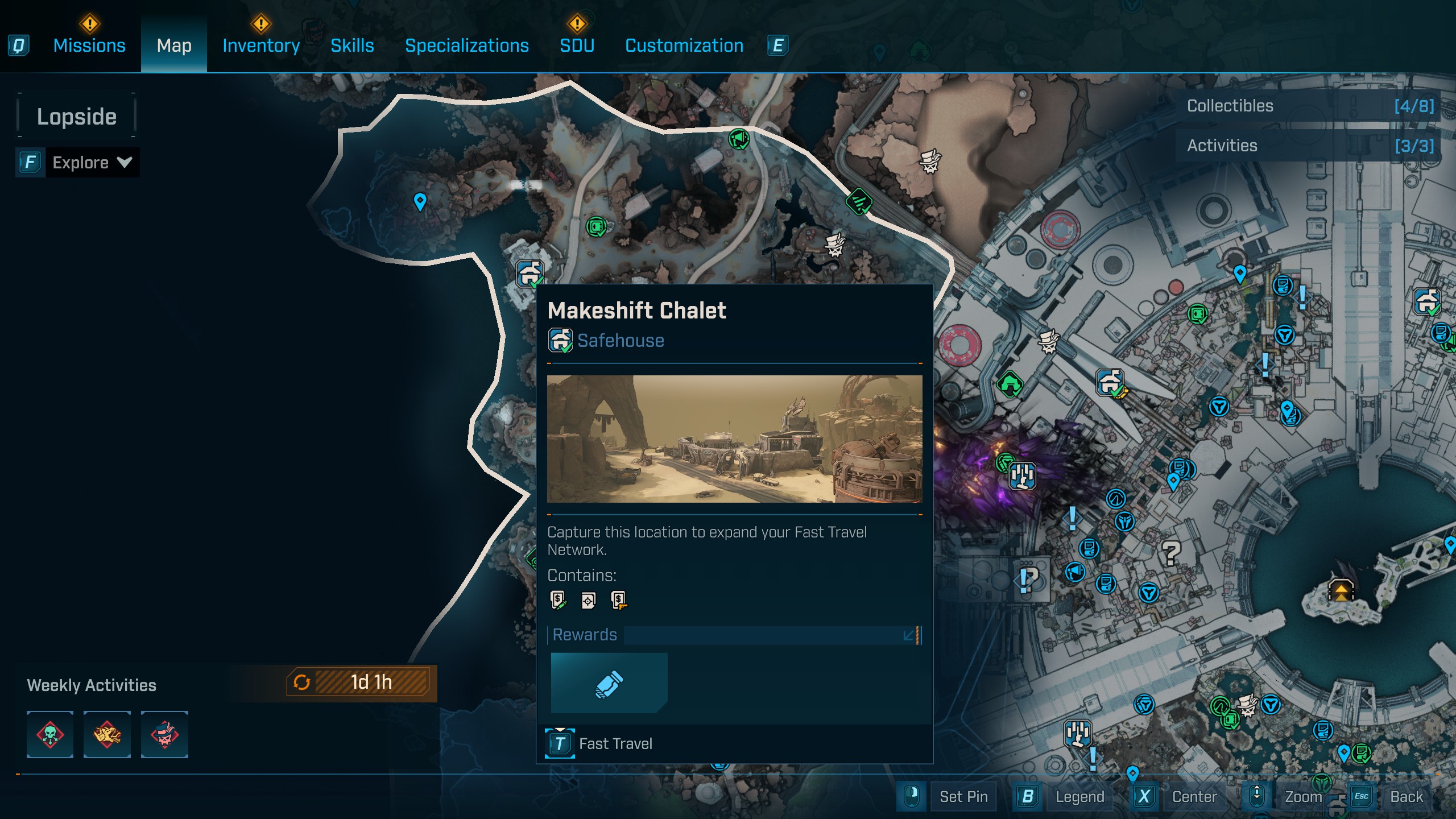Go Back from the map
The width and height of the screenshot is (1456, 819).
coord(1406,797)
